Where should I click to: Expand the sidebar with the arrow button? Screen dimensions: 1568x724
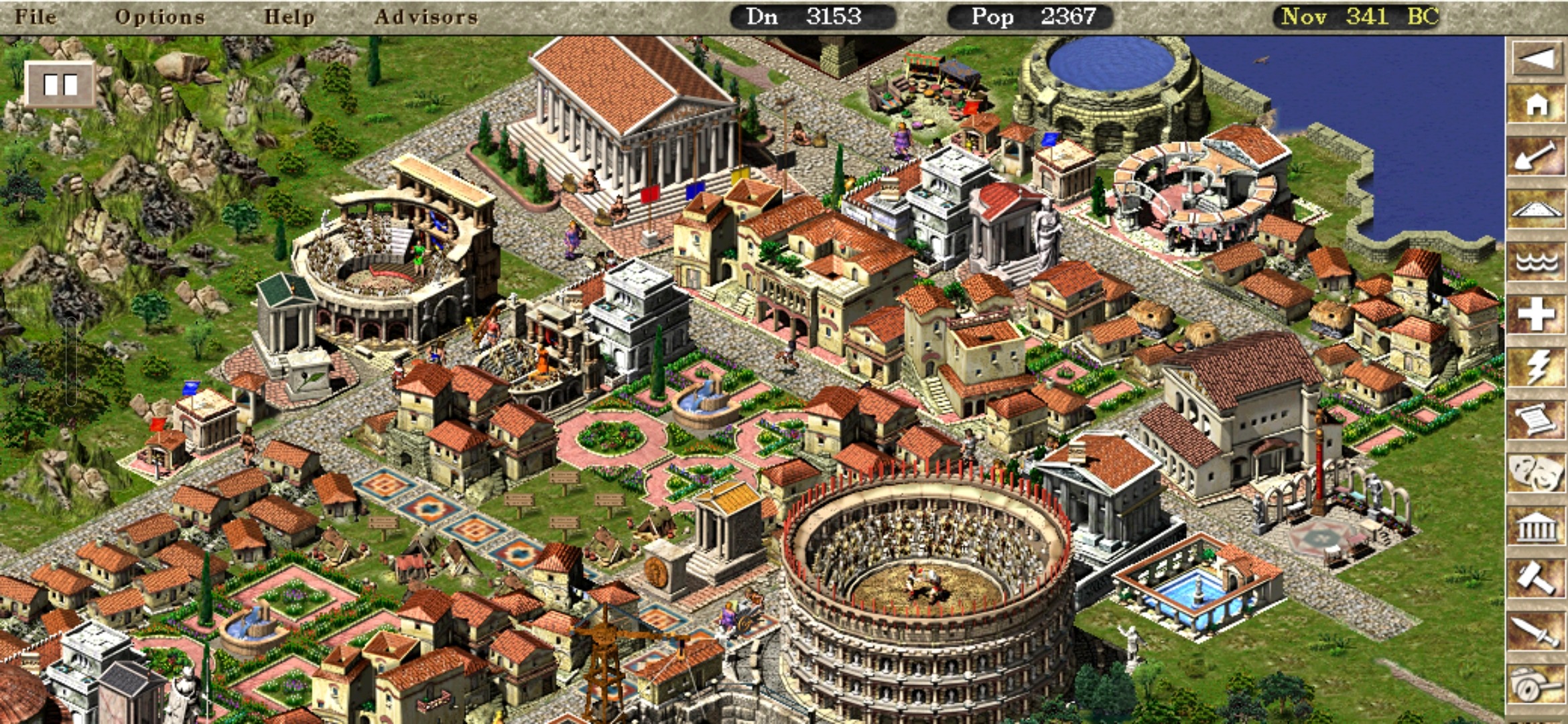tap(1537, 59)
